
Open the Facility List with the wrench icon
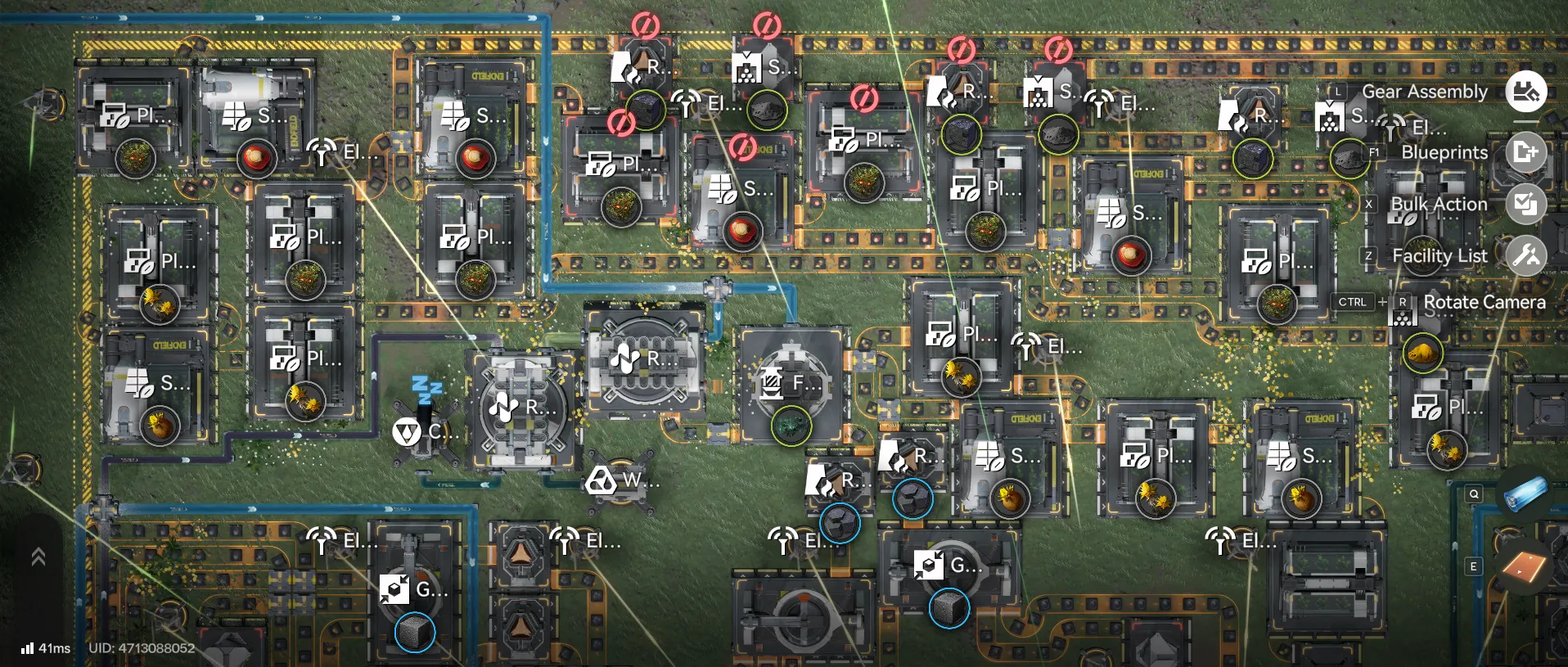coord(1527,256)
